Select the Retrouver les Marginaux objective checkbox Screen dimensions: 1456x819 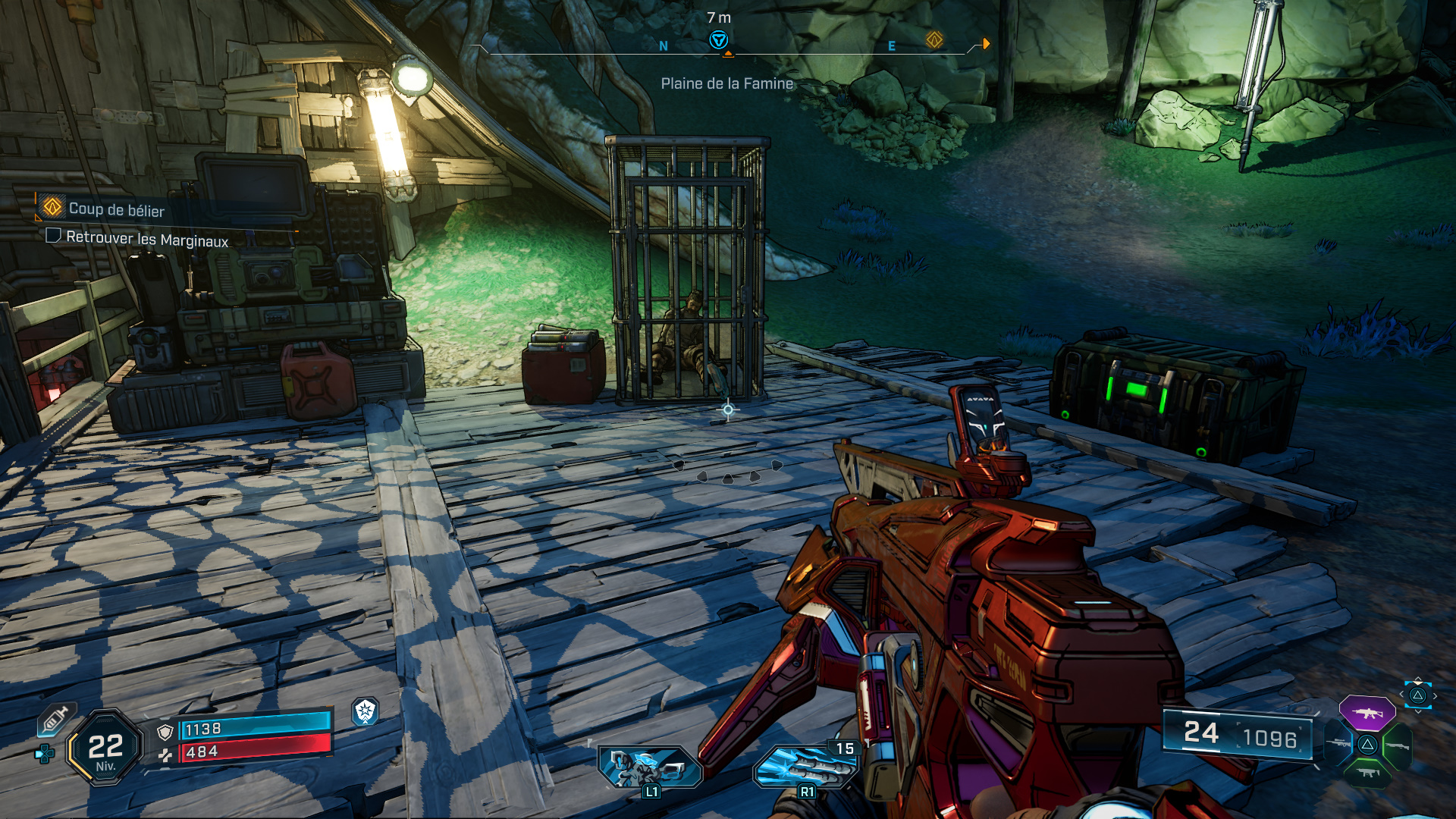tap(53, 236)
